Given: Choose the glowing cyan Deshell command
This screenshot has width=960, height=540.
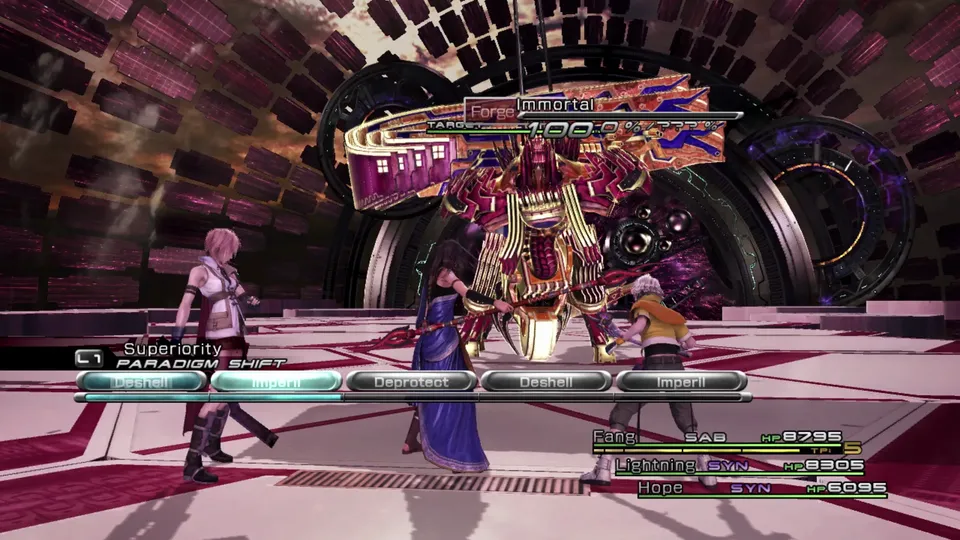Looking at the screenshot, I should point(140,381).
